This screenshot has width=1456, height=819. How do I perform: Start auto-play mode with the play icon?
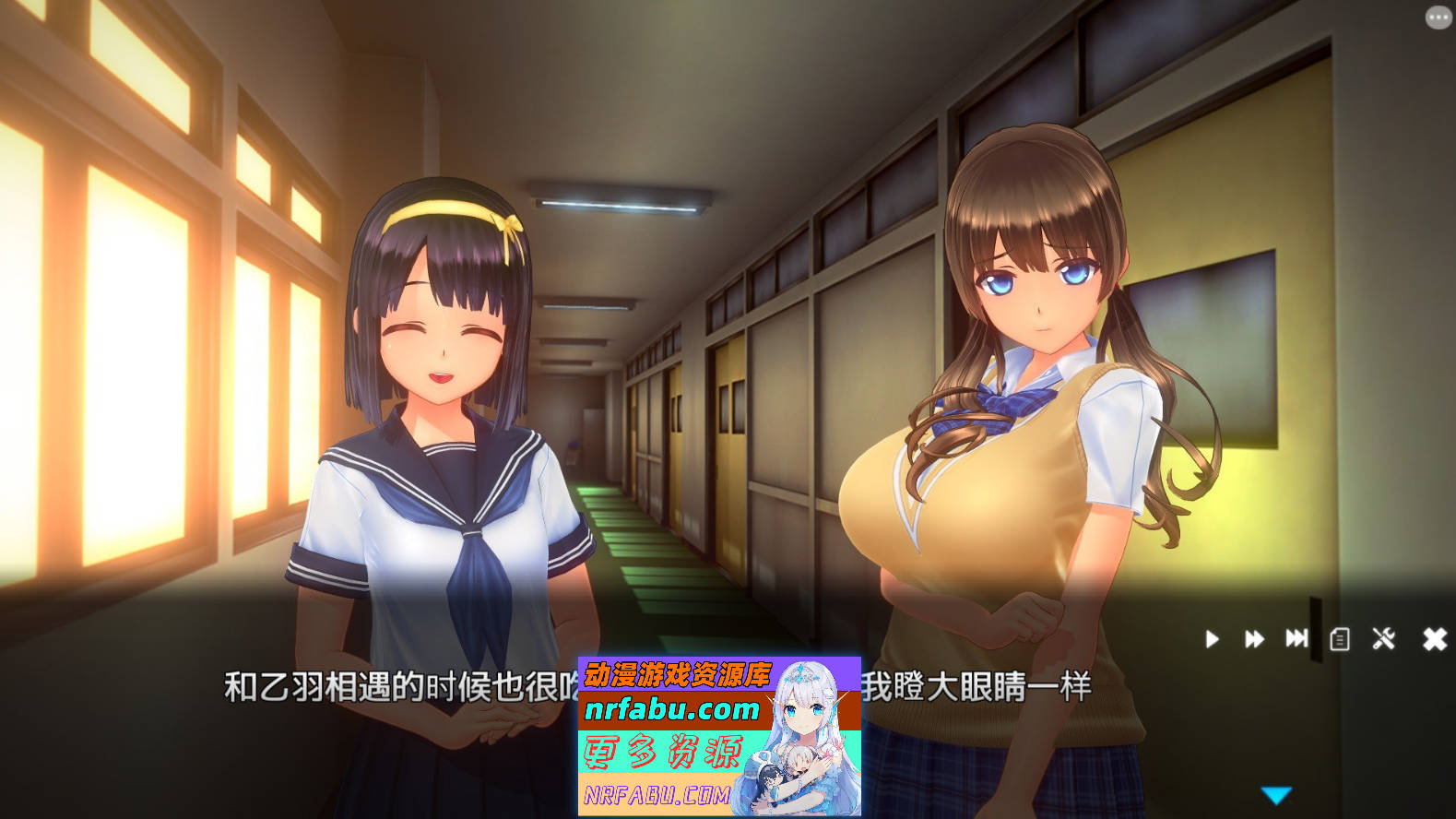tap(1213, 639)
